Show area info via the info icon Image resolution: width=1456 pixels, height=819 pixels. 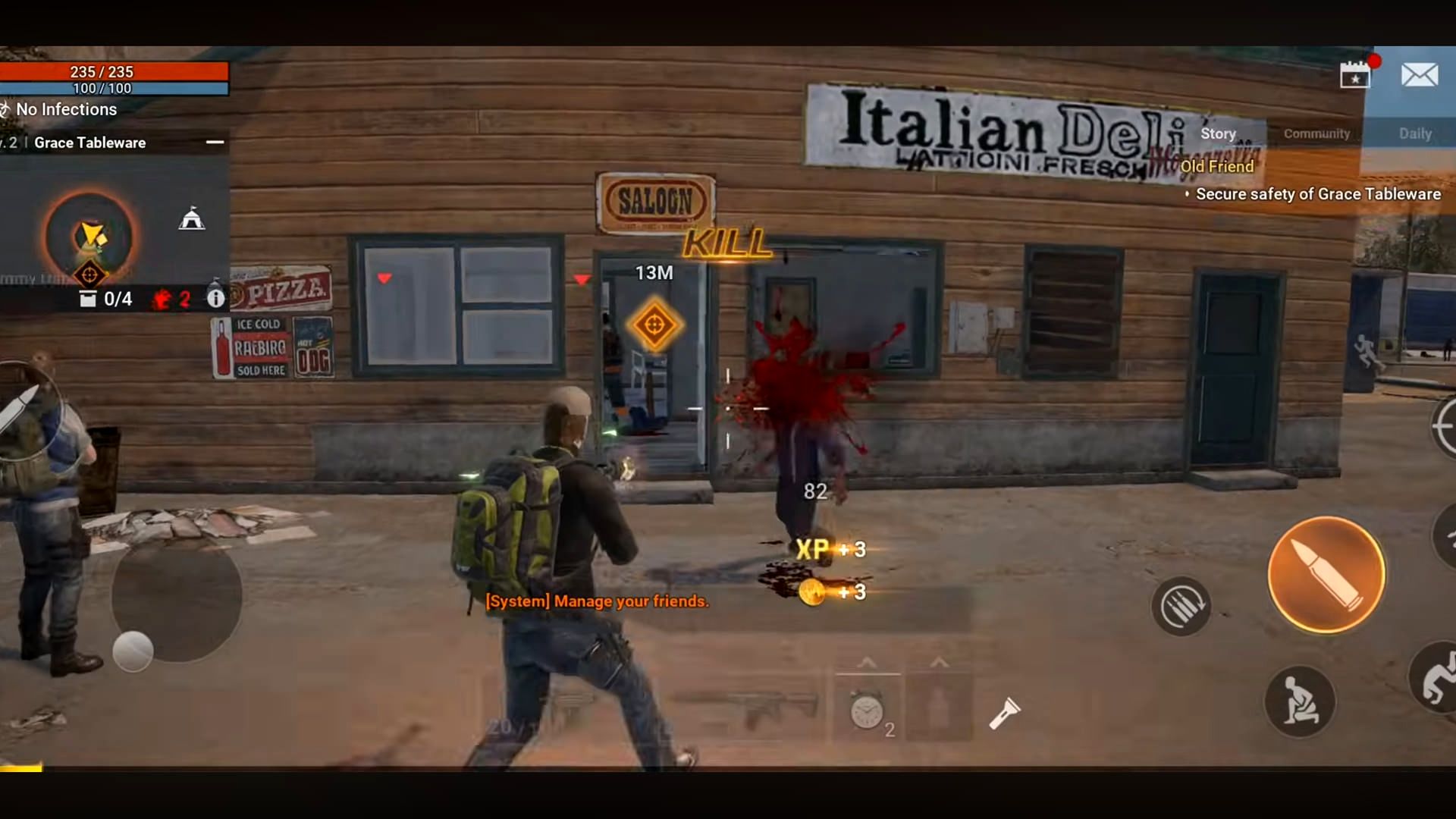pos(216,299)
